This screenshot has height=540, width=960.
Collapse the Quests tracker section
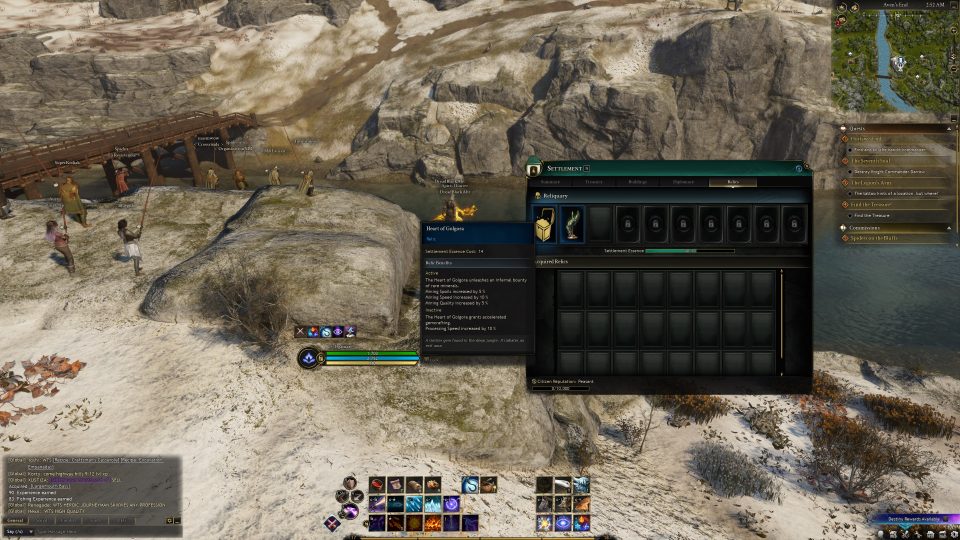950,127
